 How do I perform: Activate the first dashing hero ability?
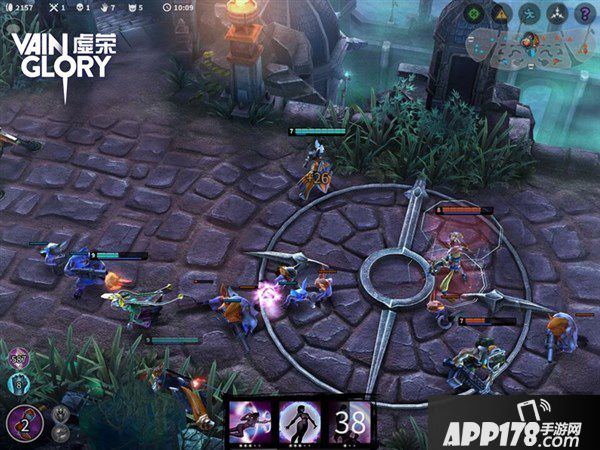tap(251, 423)
